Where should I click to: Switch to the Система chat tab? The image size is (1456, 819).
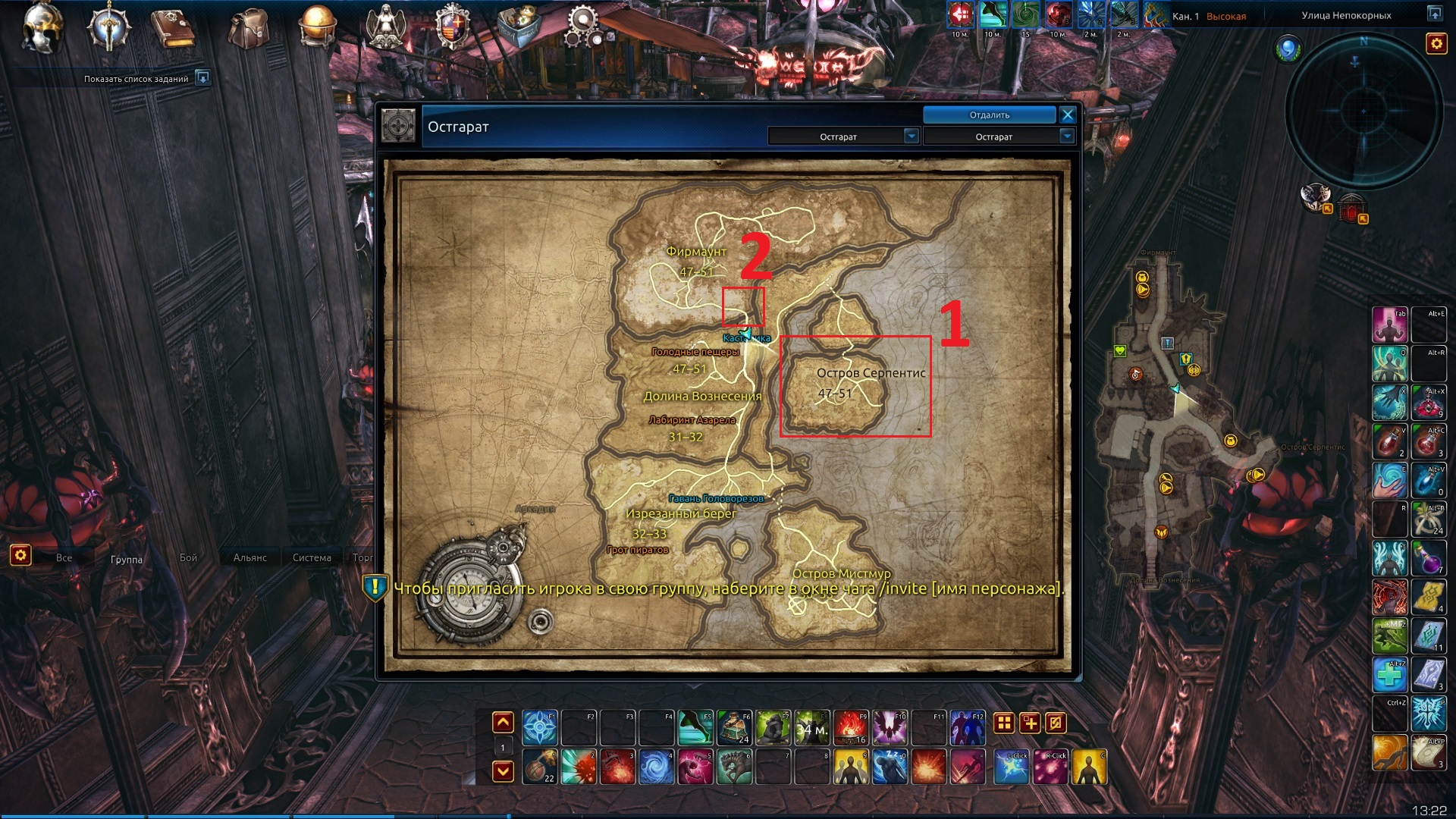click(x=312, y=558)
